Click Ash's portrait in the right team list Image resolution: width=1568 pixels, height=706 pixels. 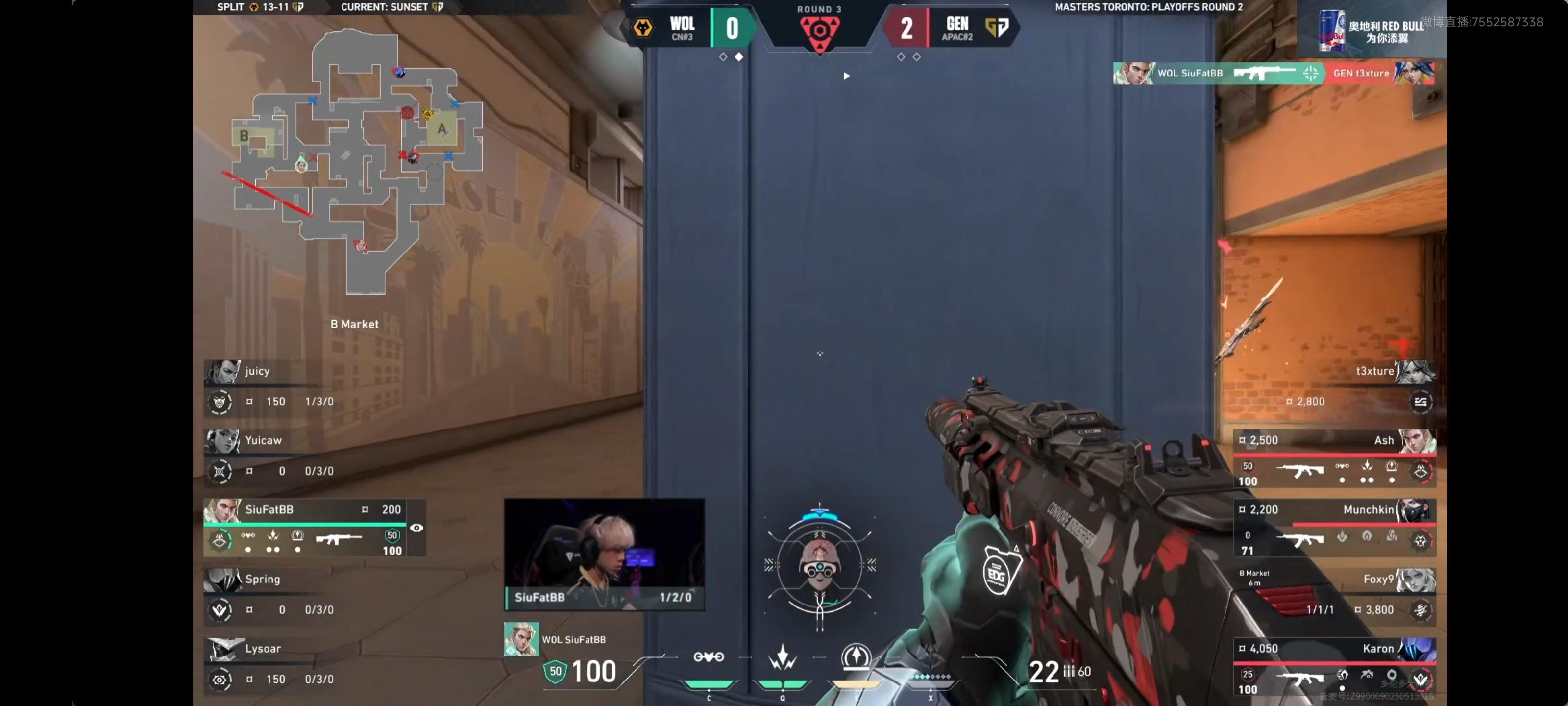(1417, 440)
